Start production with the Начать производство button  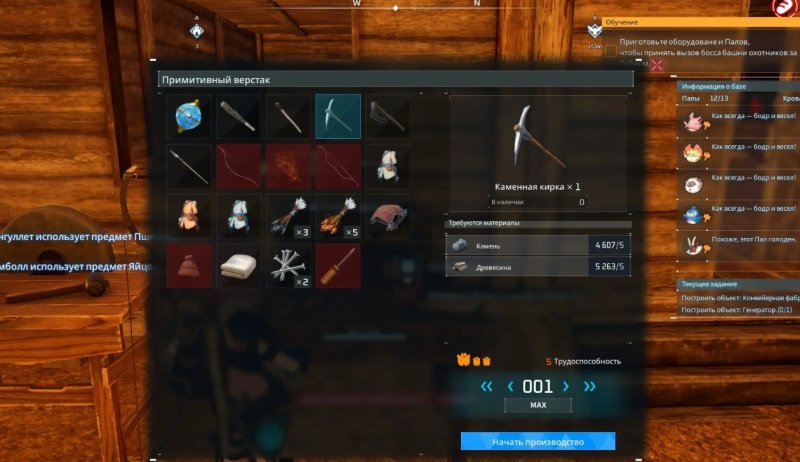pyautogui.click(x=537, y=441)
